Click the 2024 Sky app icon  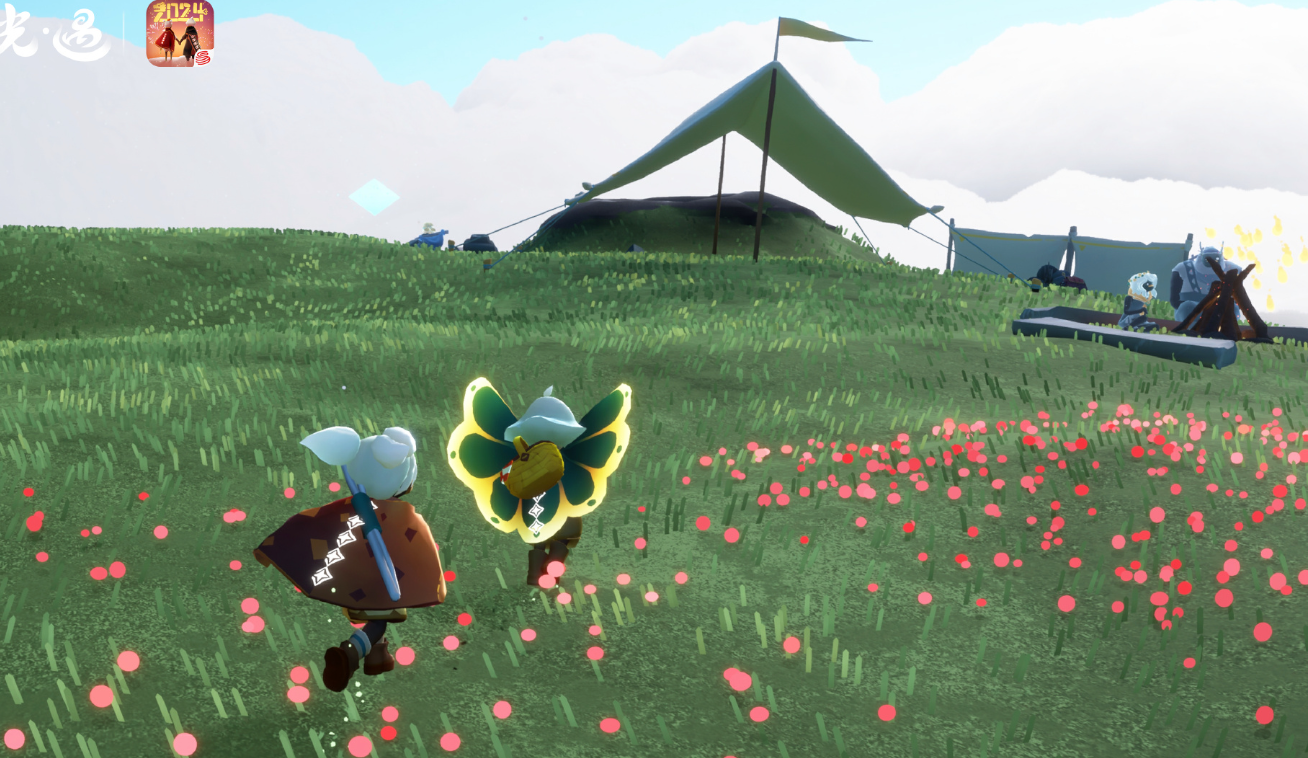coord(180,33)
